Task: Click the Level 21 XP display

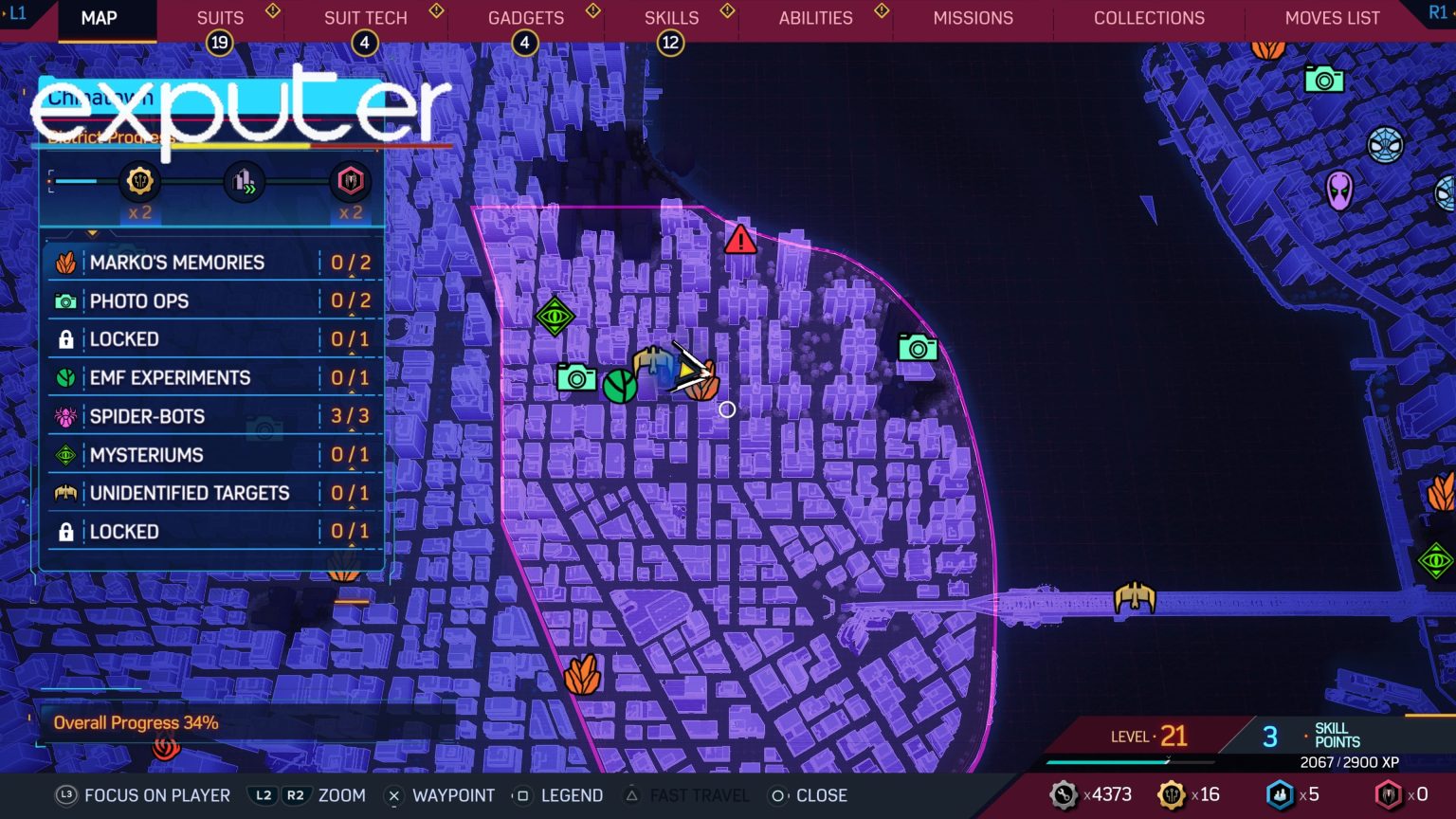Action: click(1150, 736)
